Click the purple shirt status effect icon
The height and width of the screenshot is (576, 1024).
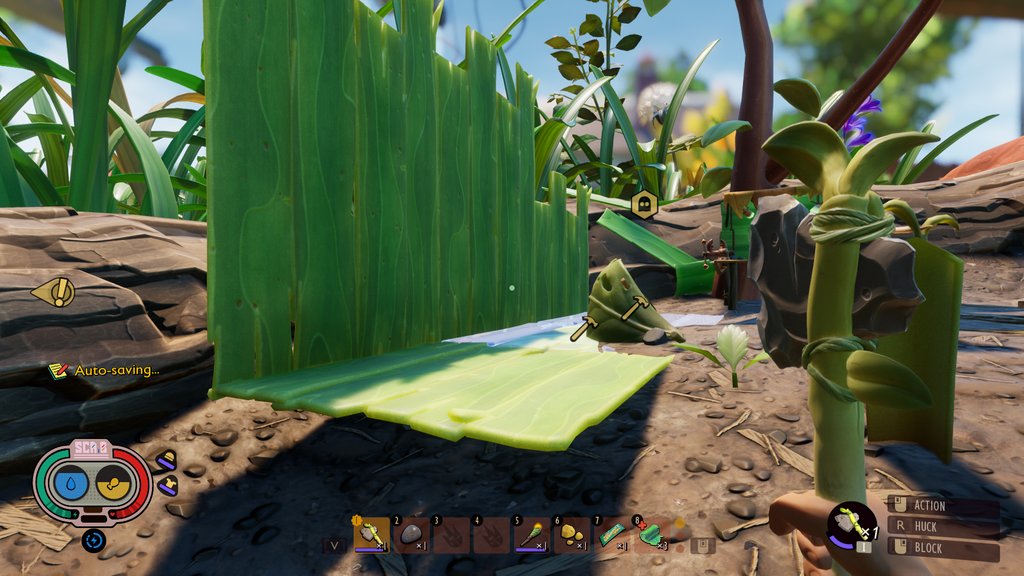coord(166,485)
